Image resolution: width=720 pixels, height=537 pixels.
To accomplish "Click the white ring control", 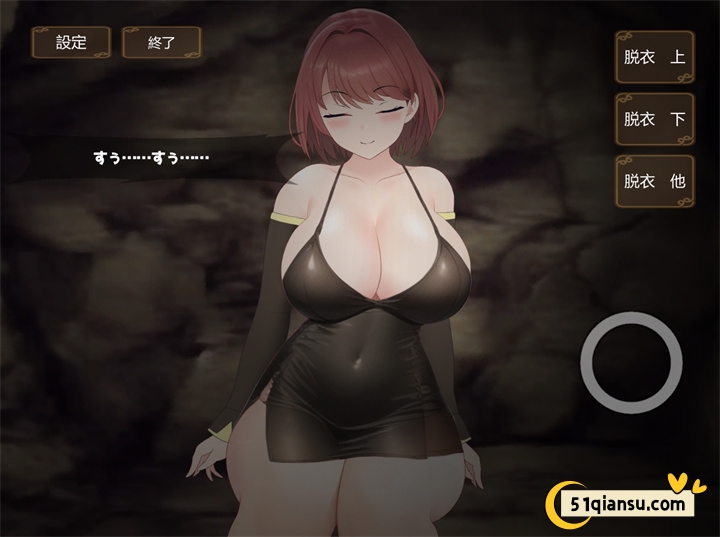I will (630, 360).
